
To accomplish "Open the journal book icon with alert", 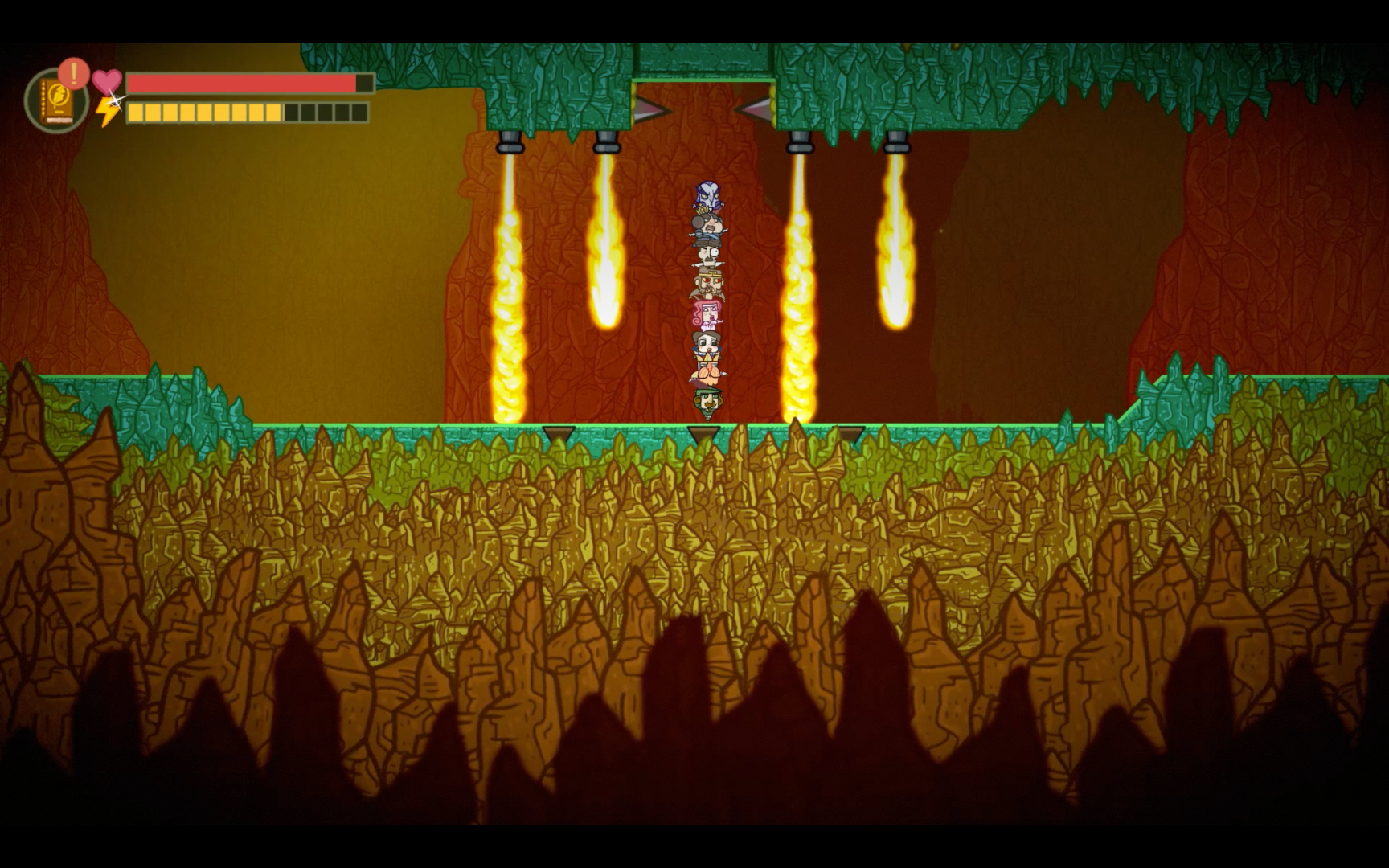I will coord(56,100).
